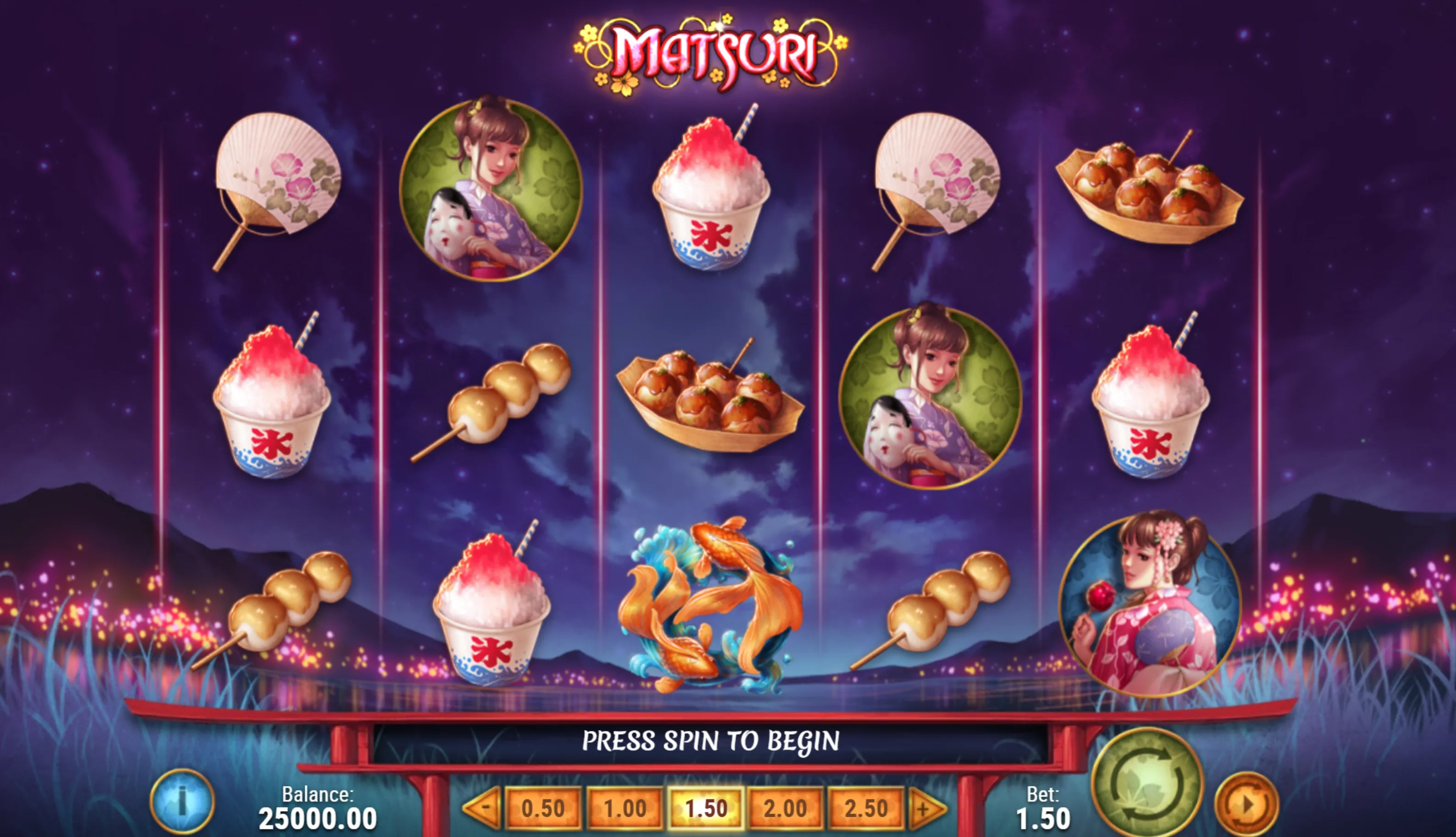This screenshot has width=1456, height=837.
Task: Select the 0.50 bet amount
Action: 543,809
